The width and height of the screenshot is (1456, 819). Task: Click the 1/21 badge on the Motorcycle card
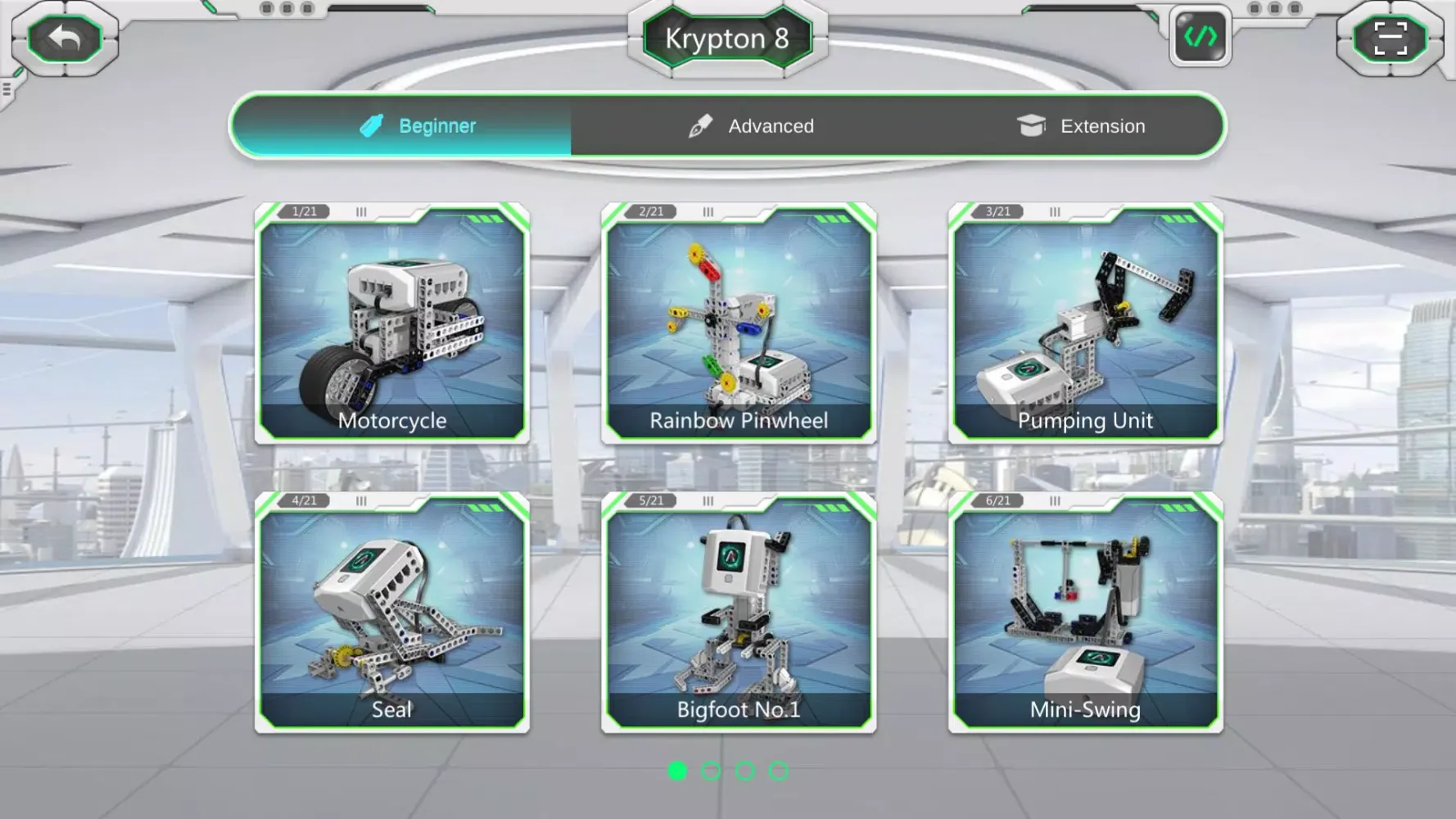302,211
